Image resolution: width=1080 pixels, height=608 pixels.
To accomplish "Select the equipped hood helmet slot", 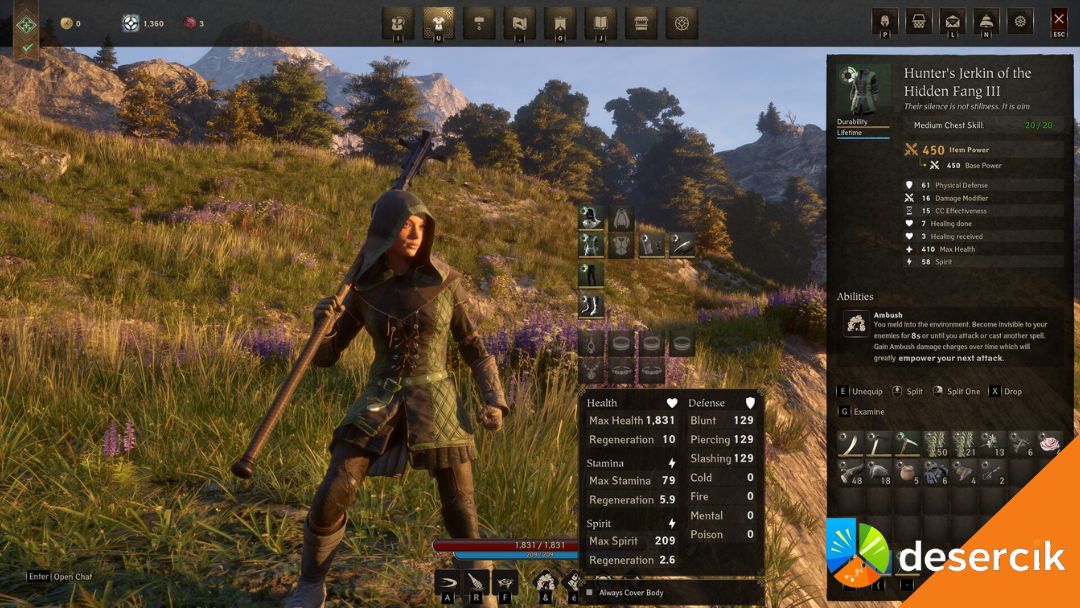I will point(591,218).
